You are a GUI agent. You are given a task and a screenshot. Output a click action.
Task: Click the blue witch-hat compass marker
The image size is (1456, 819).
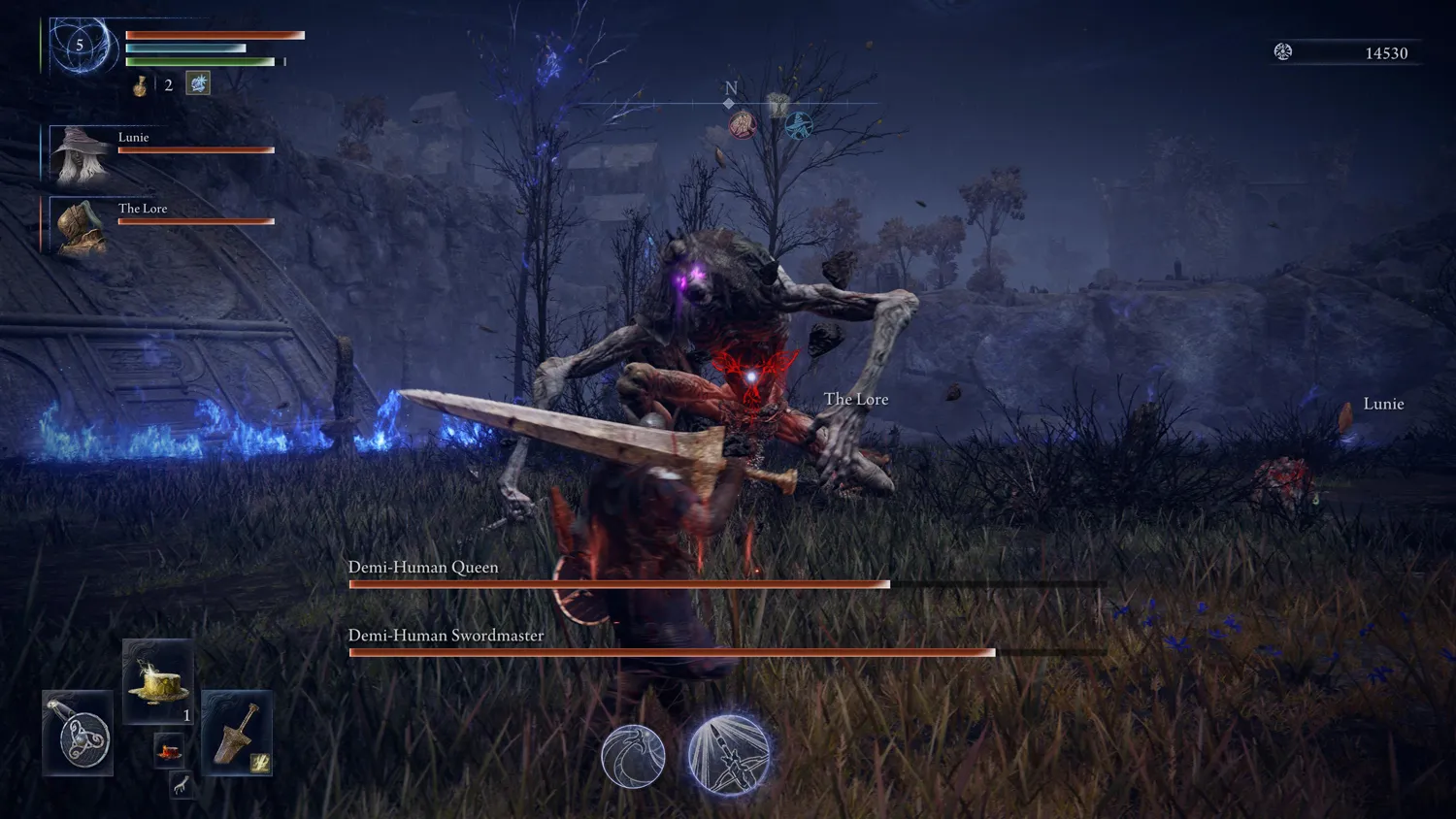(x=798, y=125)
